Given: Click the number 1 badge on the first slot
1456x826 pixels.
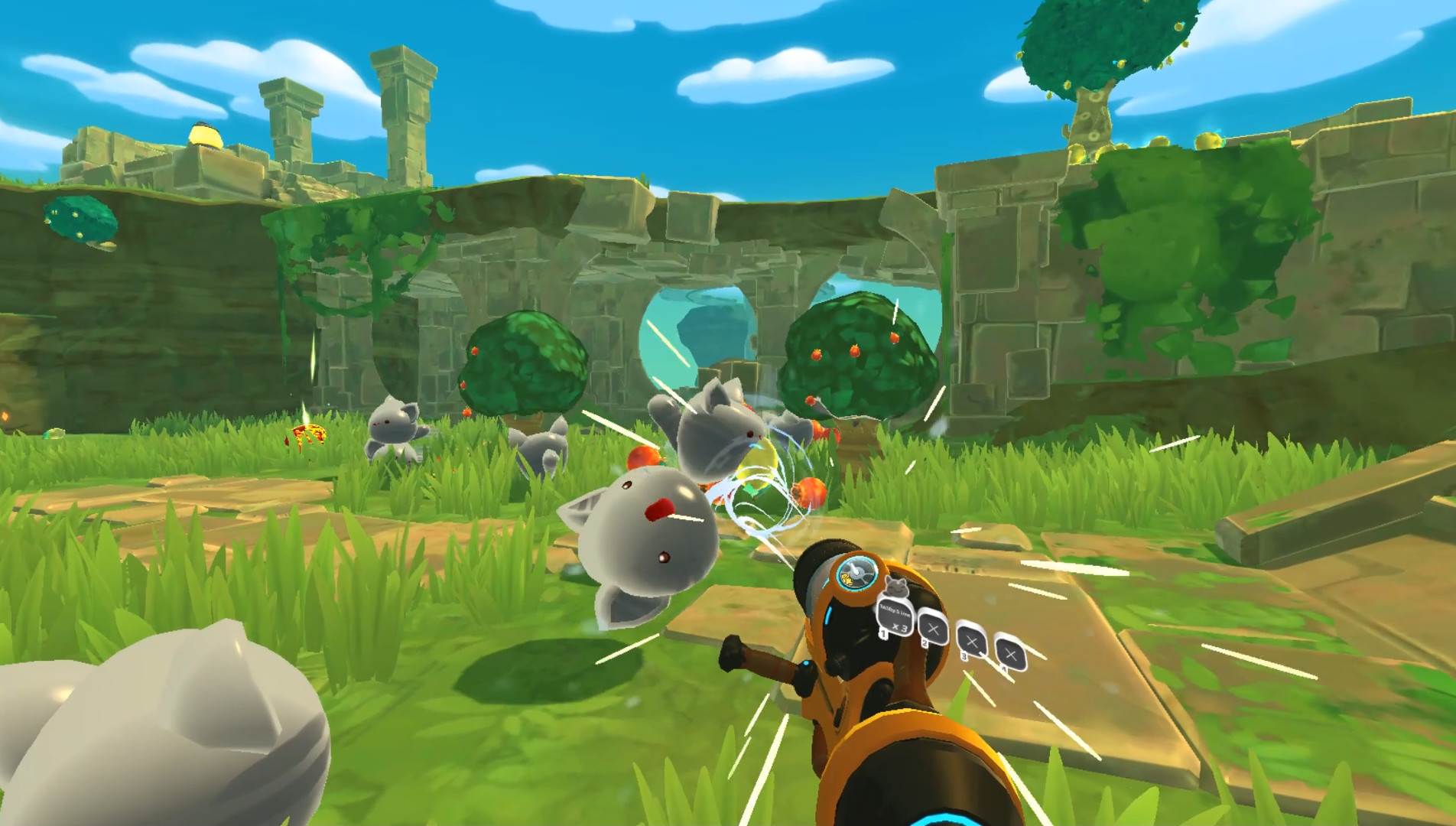Looking at the screenshot, I should coord(884,635).
